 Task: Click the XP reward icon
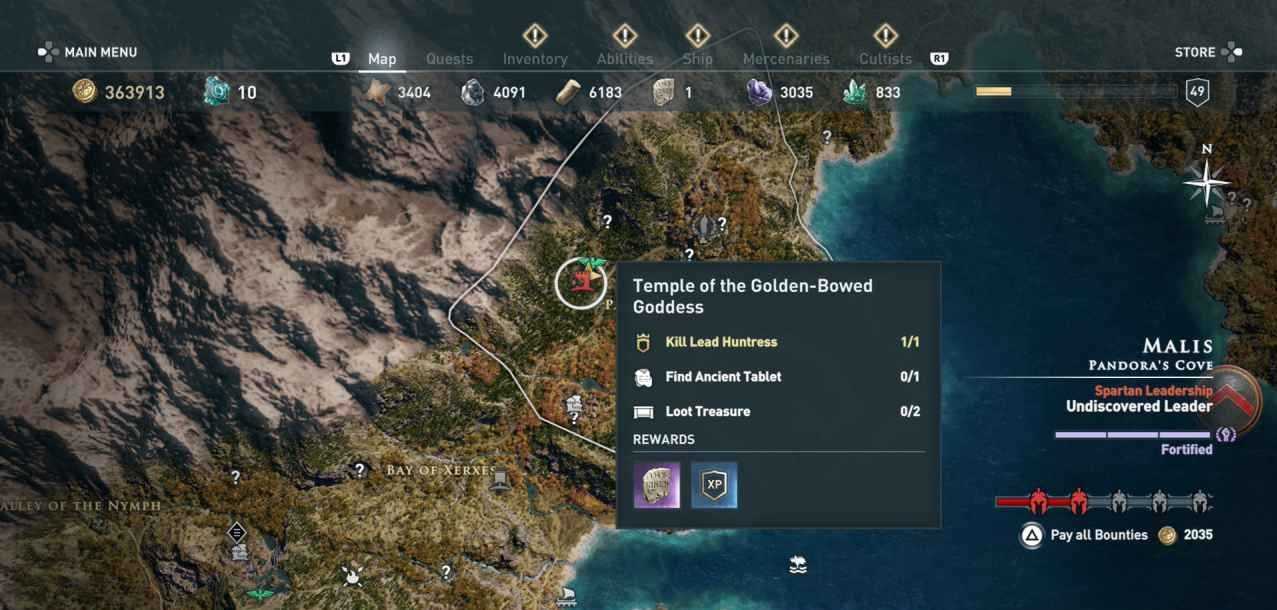(714, 485)
